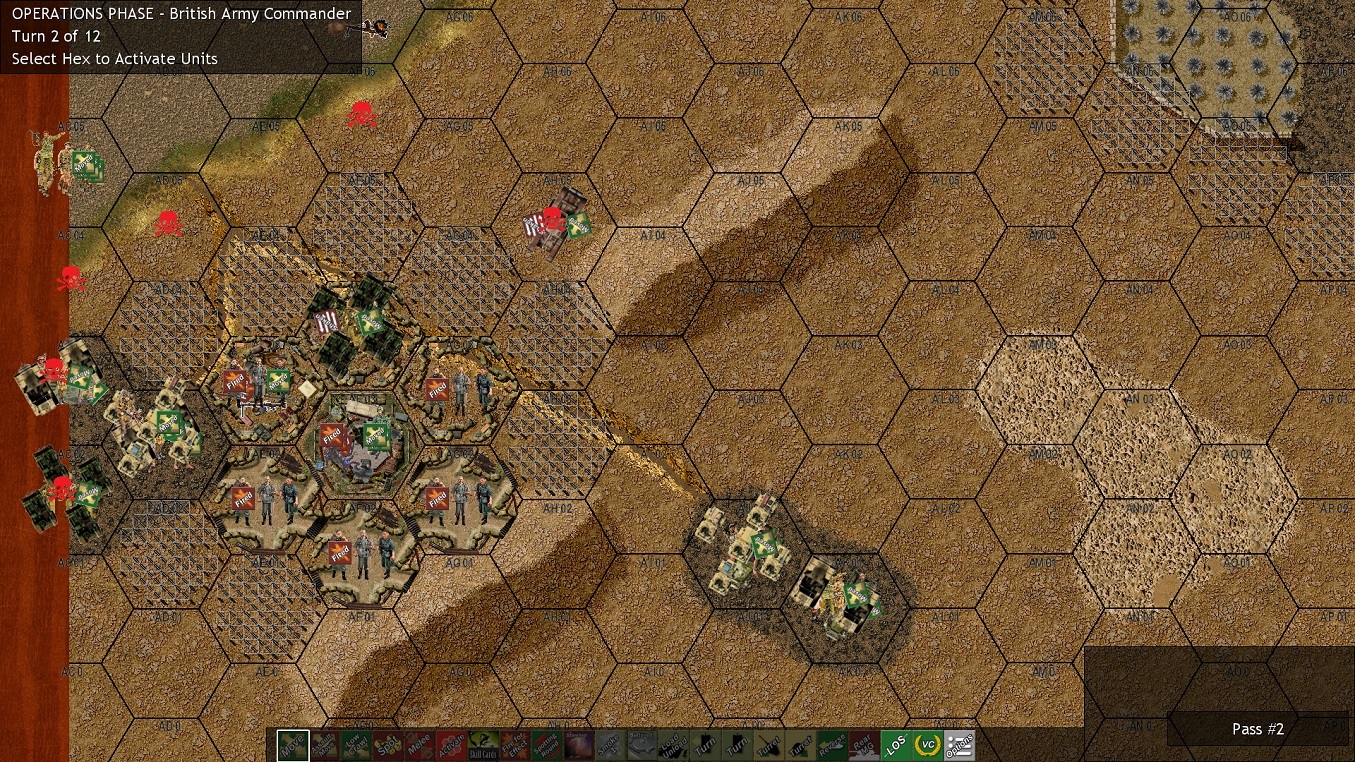
Task: Launch a Starshell illumination round
Action: point(579,745)
